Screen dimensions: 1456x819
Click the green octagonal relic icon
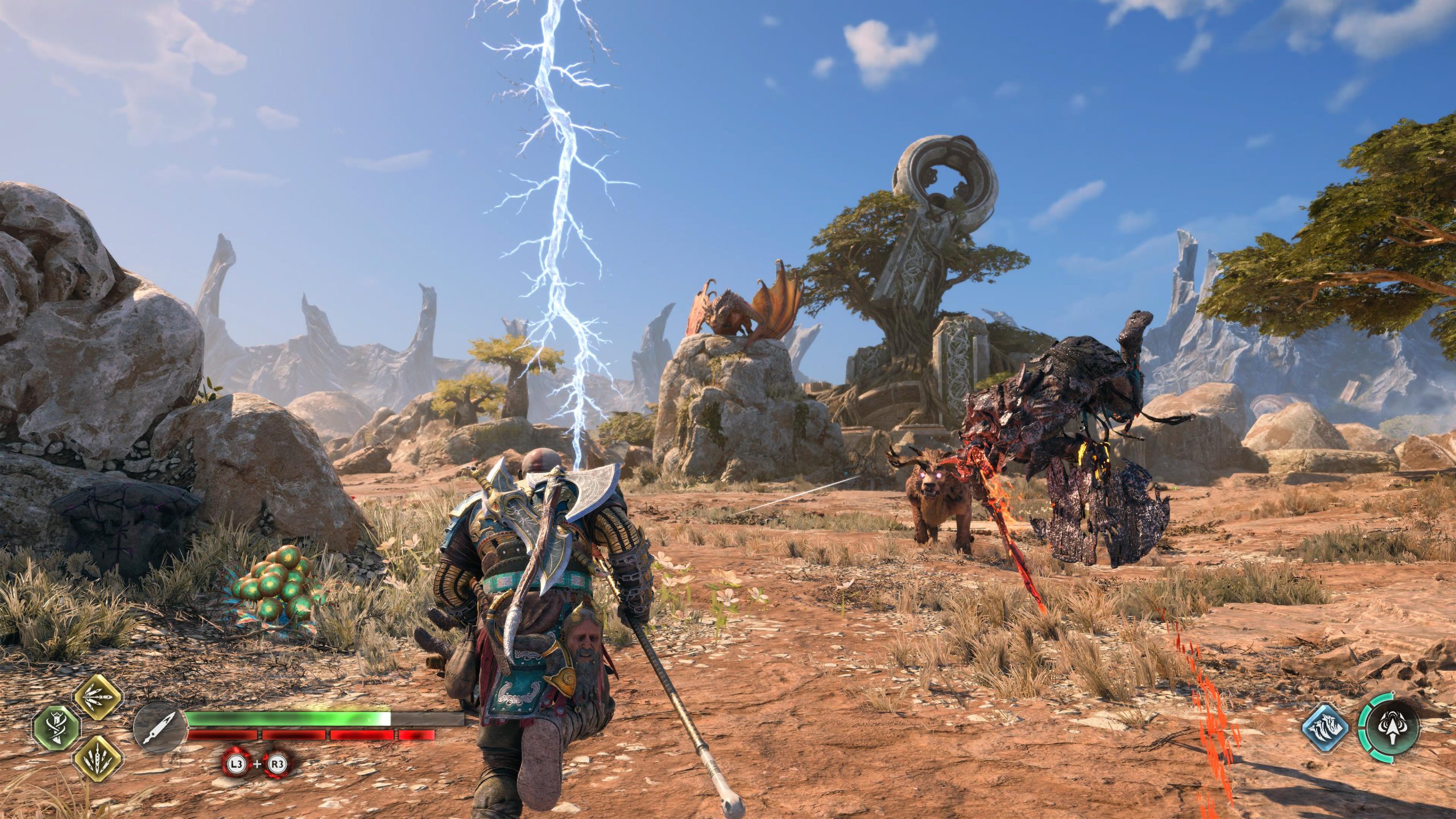point(57,729)
